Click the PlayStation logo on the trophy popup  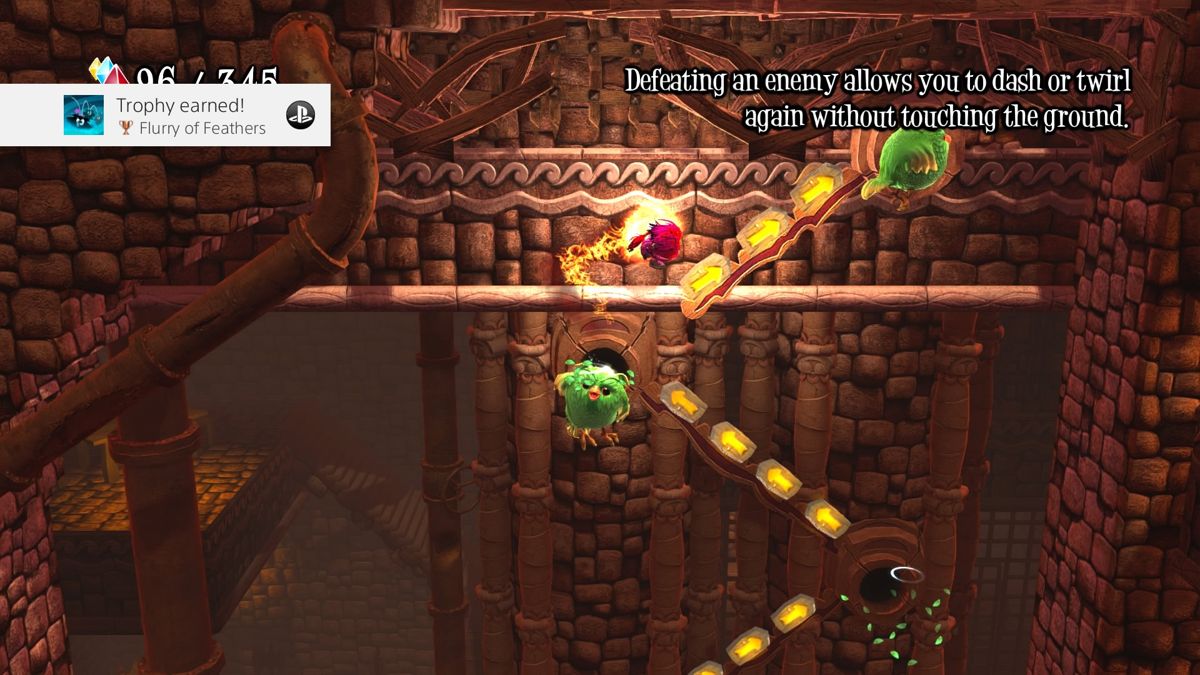(300, 115)
